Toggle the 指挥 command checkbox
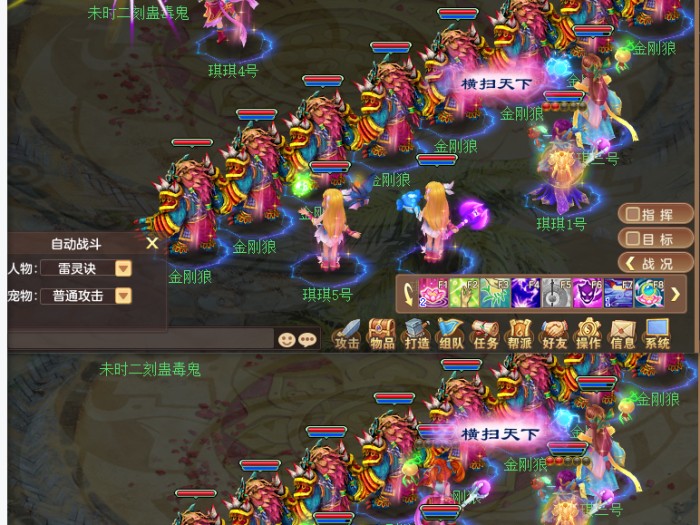Image resolution: width=700 pixels, height=525 pixels. [632, 214]
